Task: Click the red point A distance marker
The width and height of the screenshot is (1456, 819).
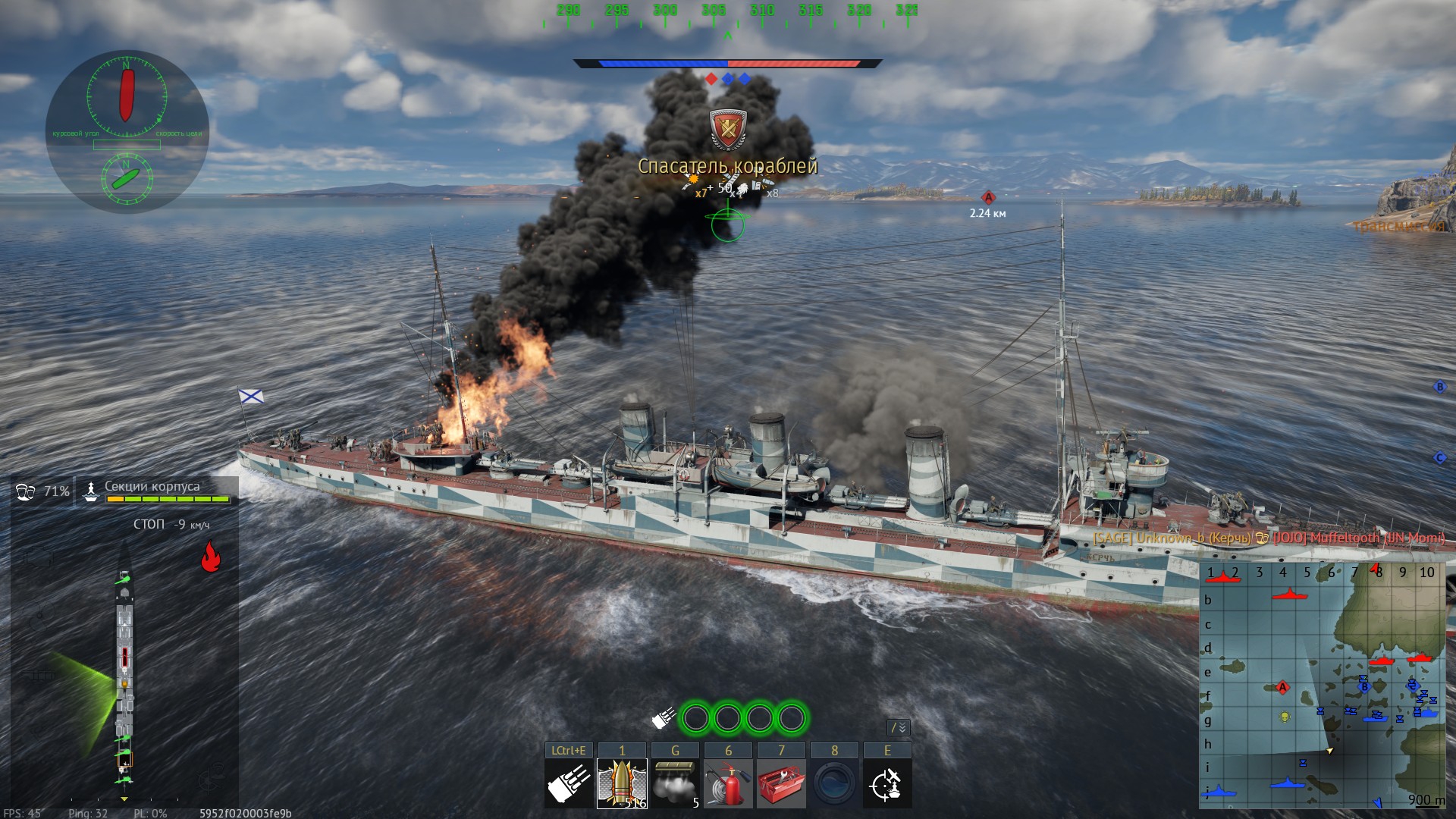Action: 987,198
